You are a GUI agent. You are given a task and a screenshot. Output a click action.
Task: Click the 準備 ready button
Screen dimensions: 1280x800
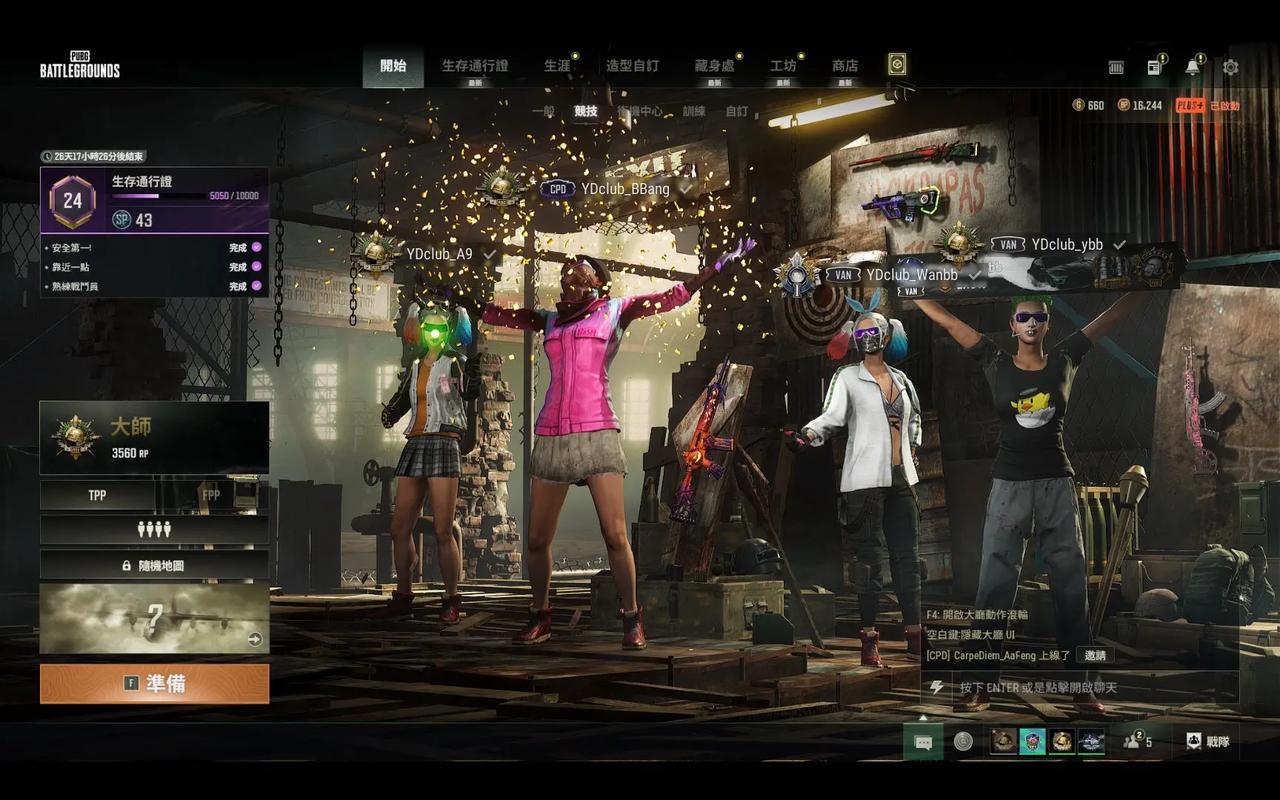154,684
